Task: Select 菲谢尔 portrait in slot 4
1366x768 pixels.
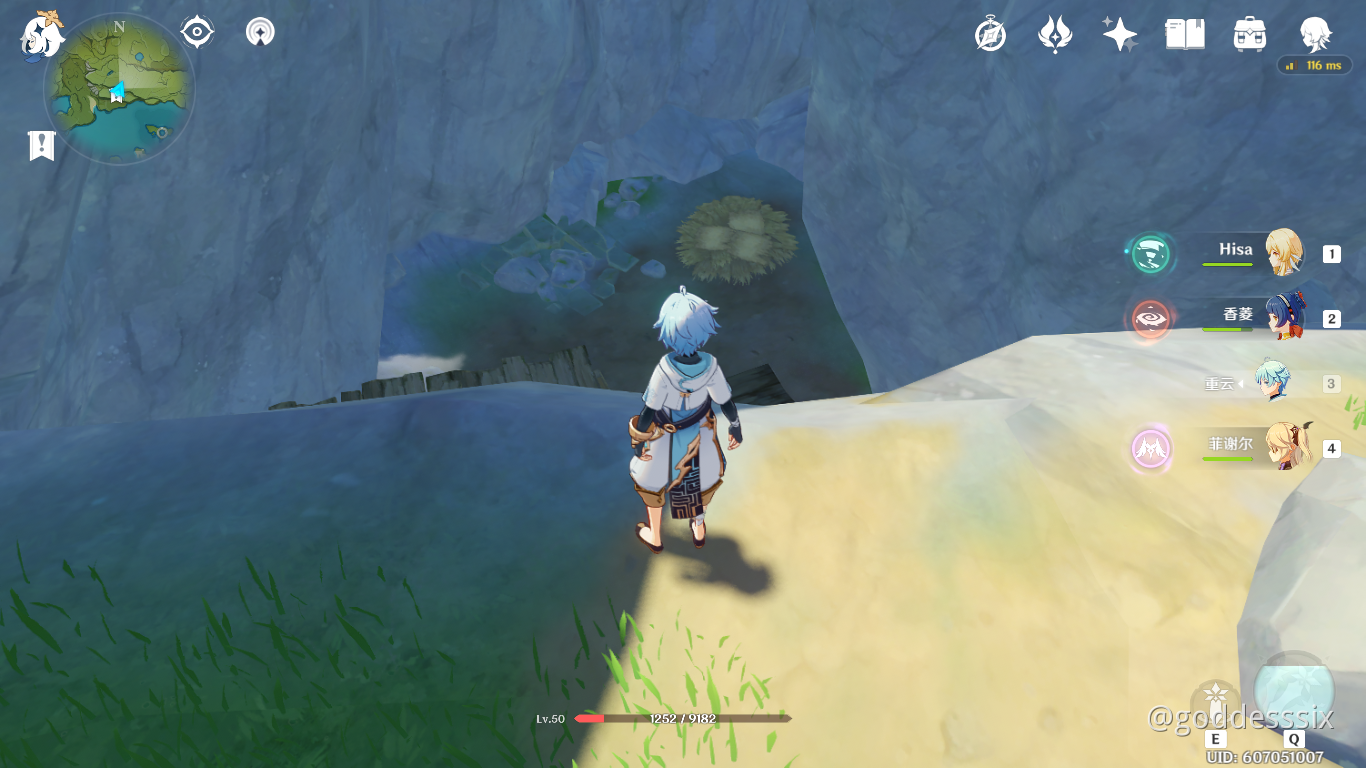Action: coord(1283,449)
